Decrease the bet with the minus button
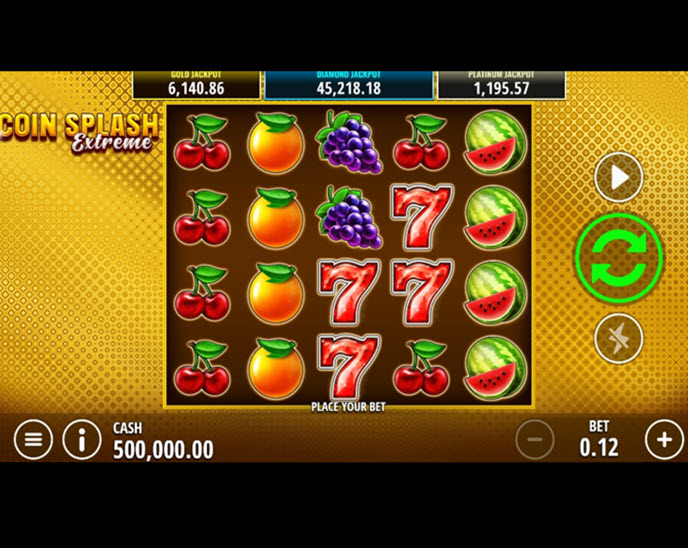This screenshot has height=548, width=688. click(535, 439)
